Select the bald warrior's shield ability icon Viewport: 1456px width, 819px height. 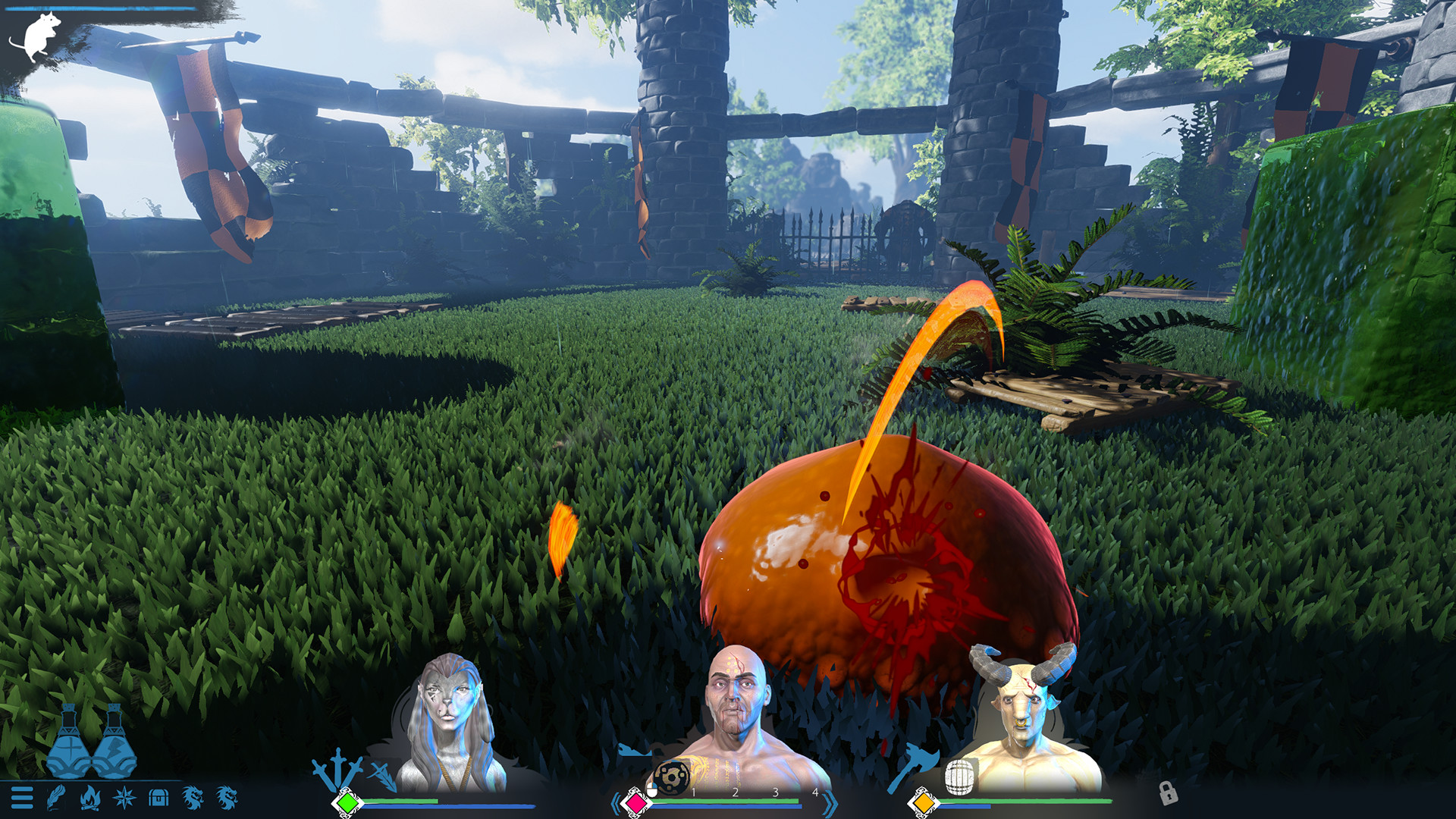click(x=672, y=777)
